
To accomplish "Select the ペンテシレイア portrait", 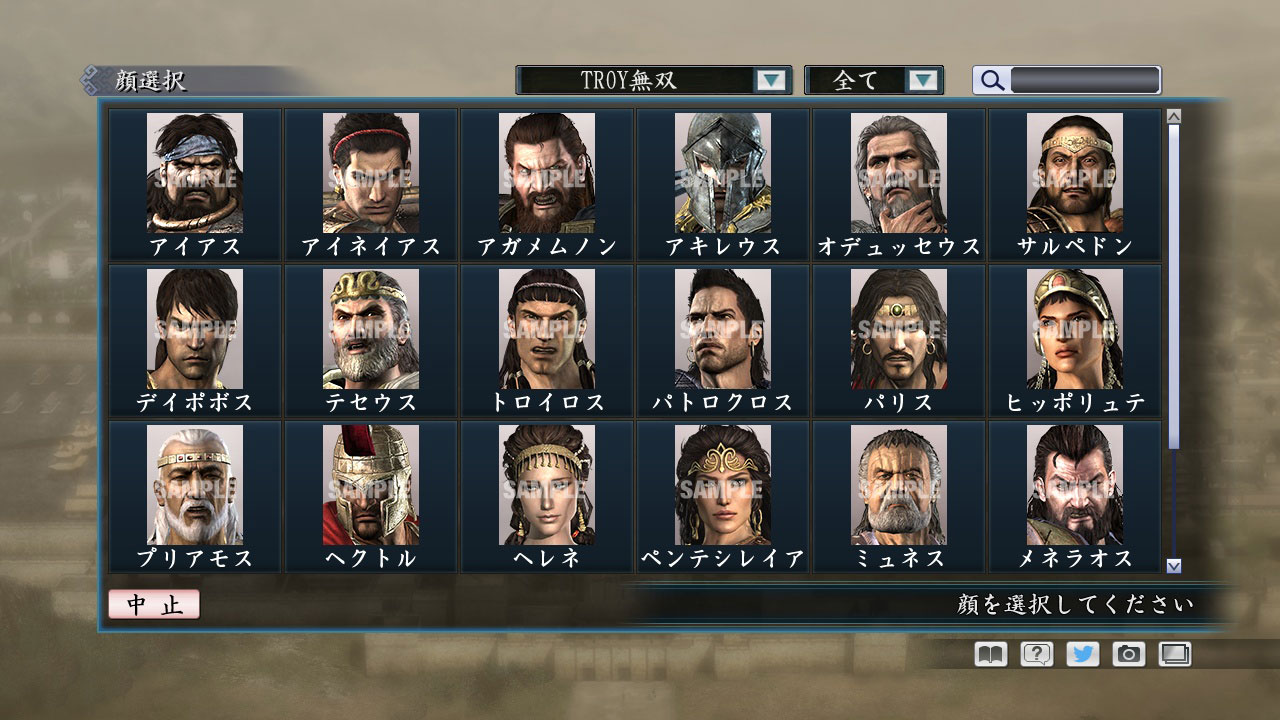I will (x=722, y=485).
